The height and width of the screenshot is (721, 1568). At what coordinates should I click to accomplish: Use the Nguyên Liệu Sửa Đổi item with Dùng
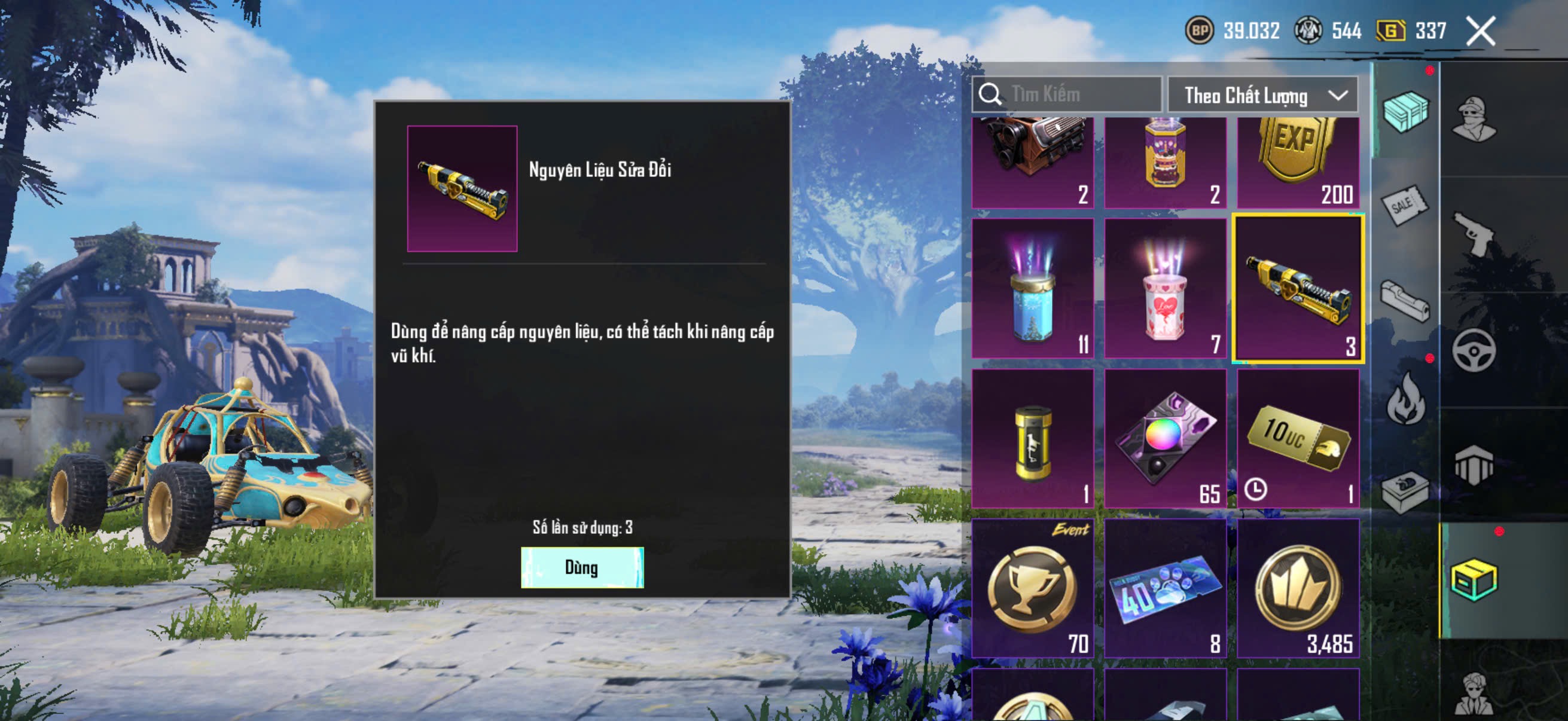click(x=582, y=567)
